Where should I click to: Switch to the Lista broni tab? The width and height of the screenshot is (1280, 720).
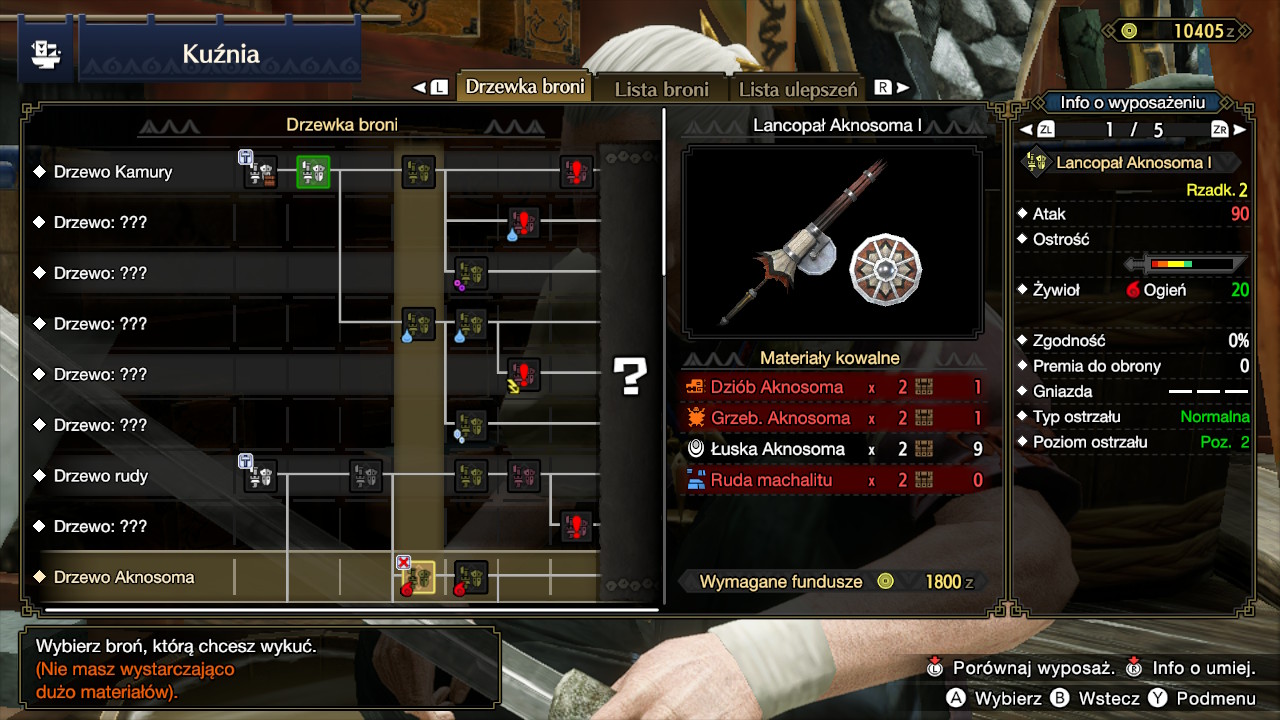(661, 89)
